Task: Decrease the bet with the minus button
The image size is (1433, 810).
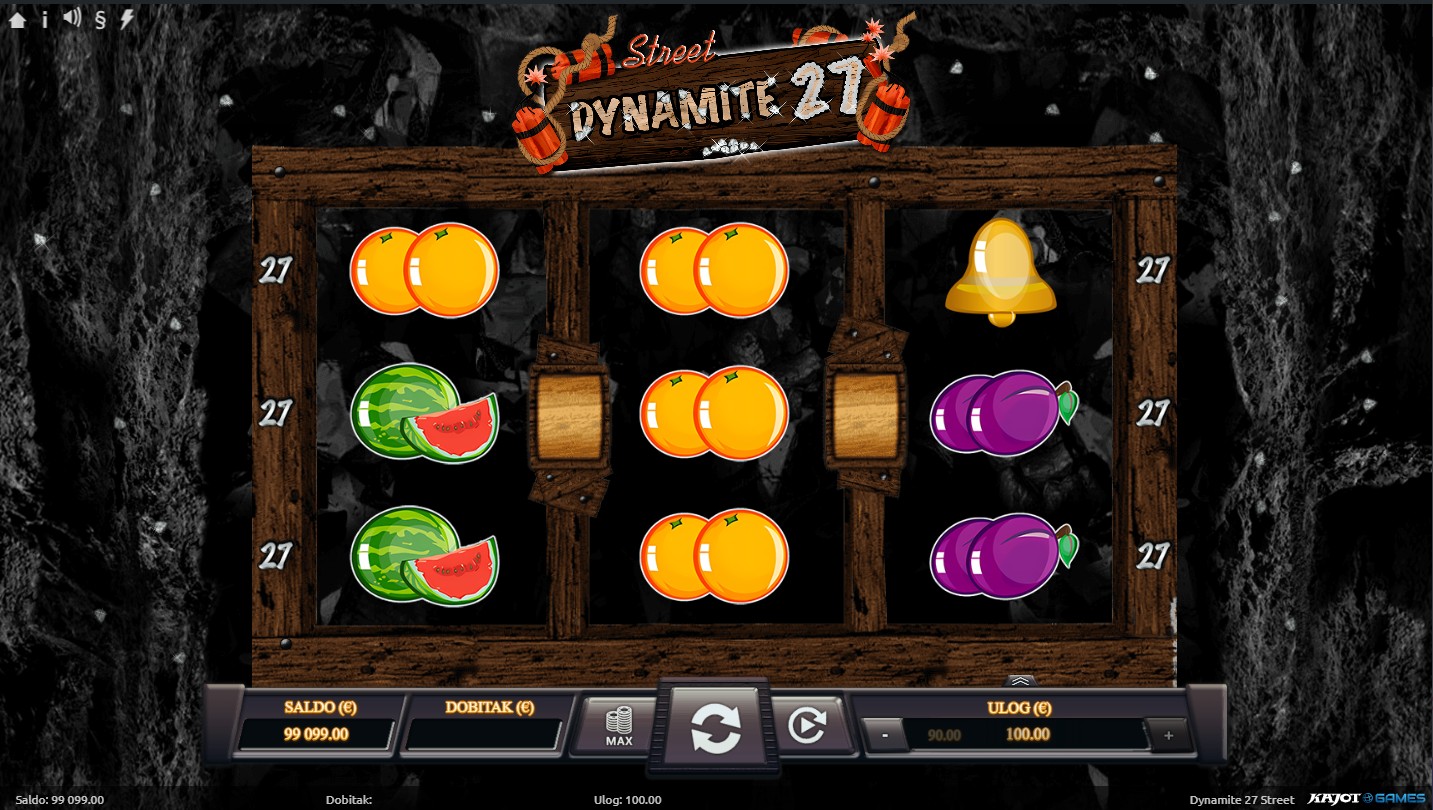Action: [885, 735]
